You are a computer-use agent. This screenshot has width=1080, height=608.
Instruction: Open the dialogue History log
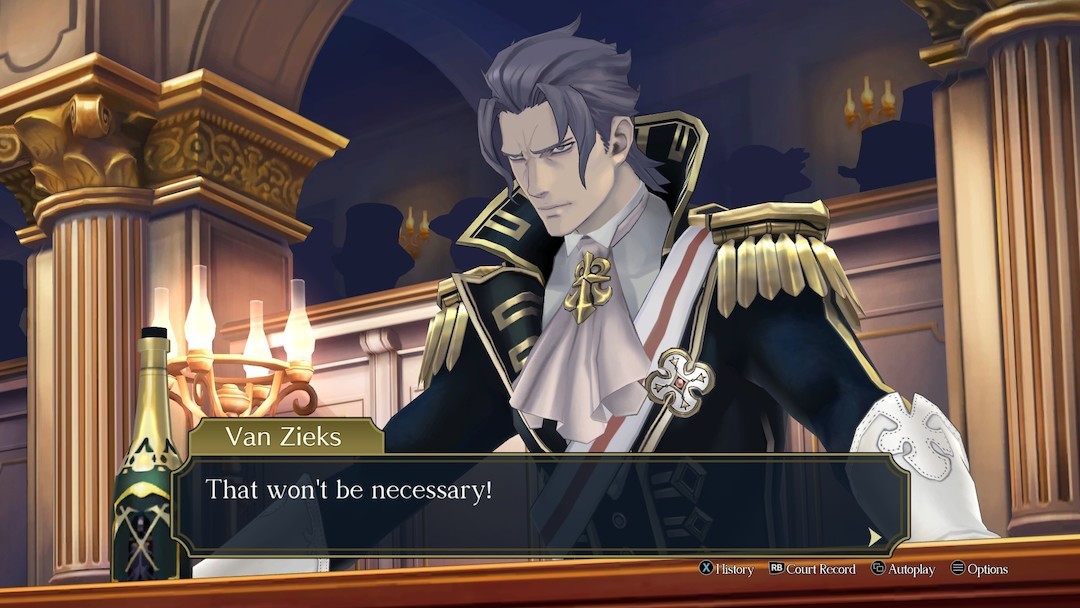coord(727,569)
